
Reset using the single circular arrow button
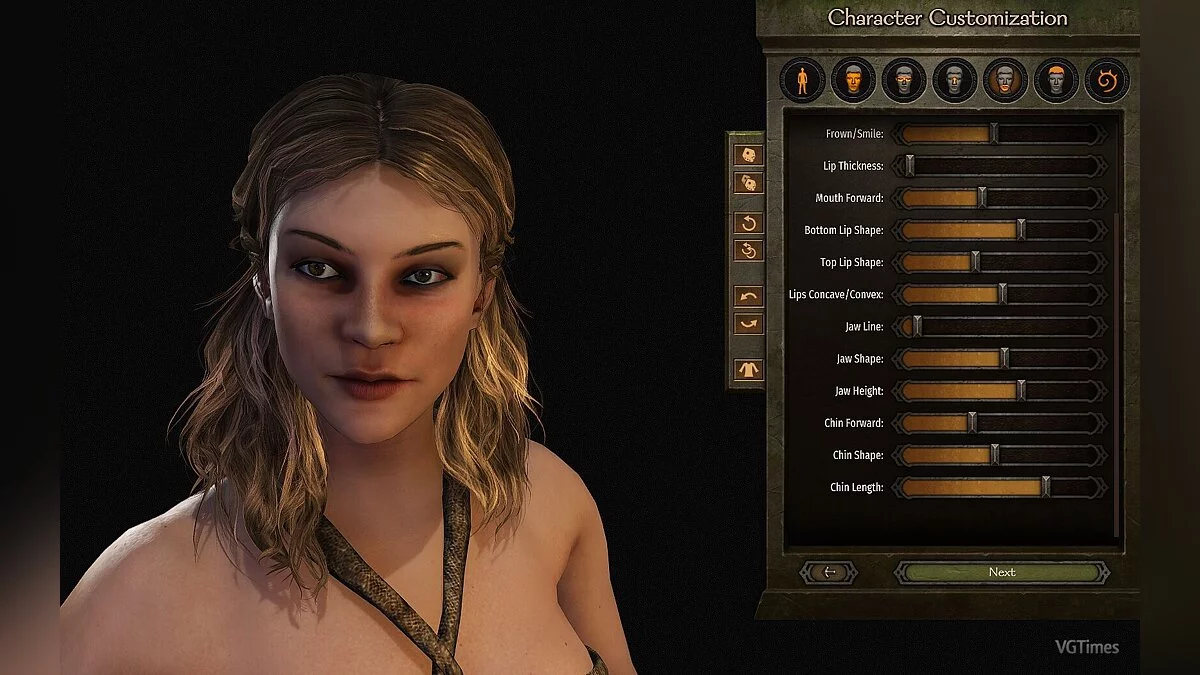click(x=749, y=222)
